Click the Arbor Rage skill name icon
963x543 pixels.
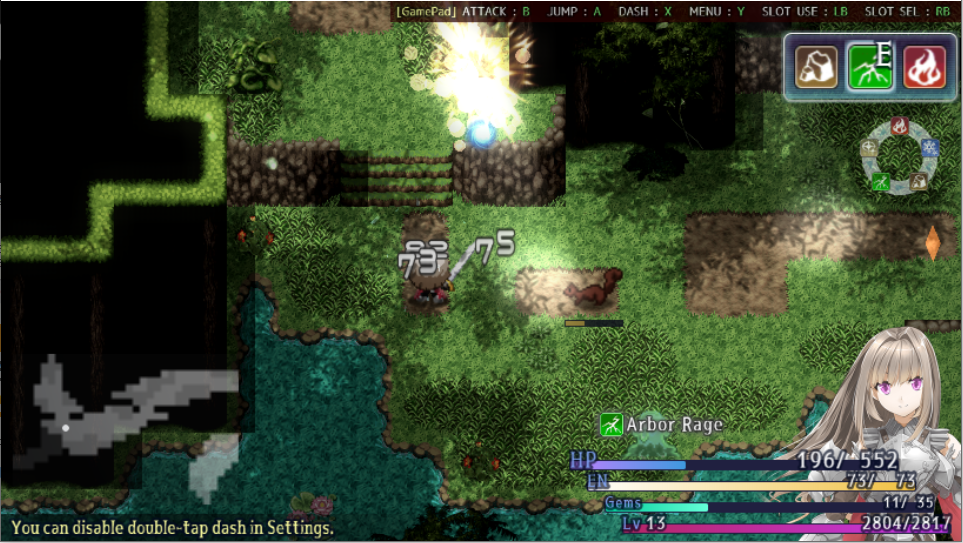coord(611,425)
